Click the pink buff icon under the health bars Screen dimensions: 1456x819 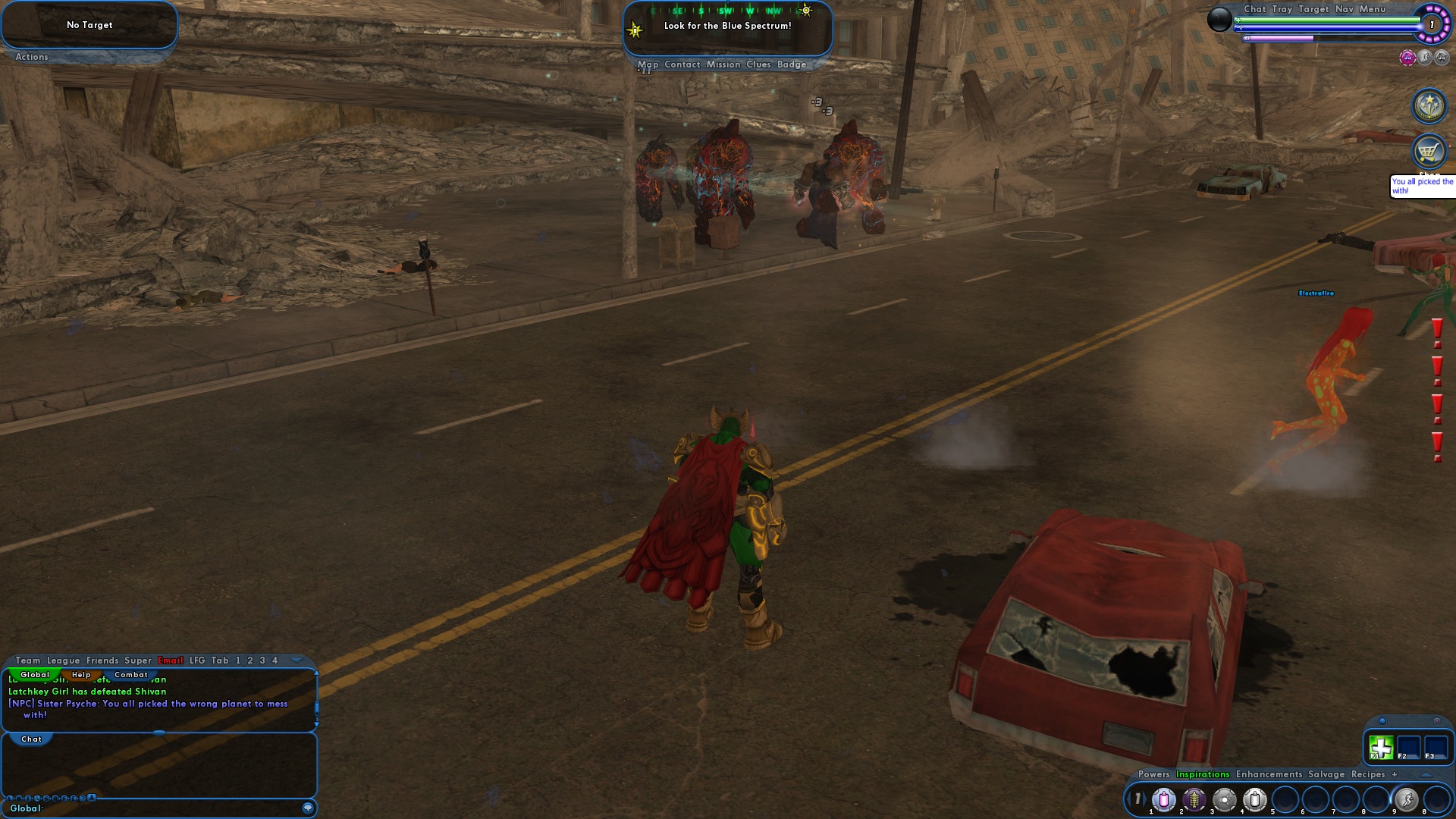tap(1408, 59)
